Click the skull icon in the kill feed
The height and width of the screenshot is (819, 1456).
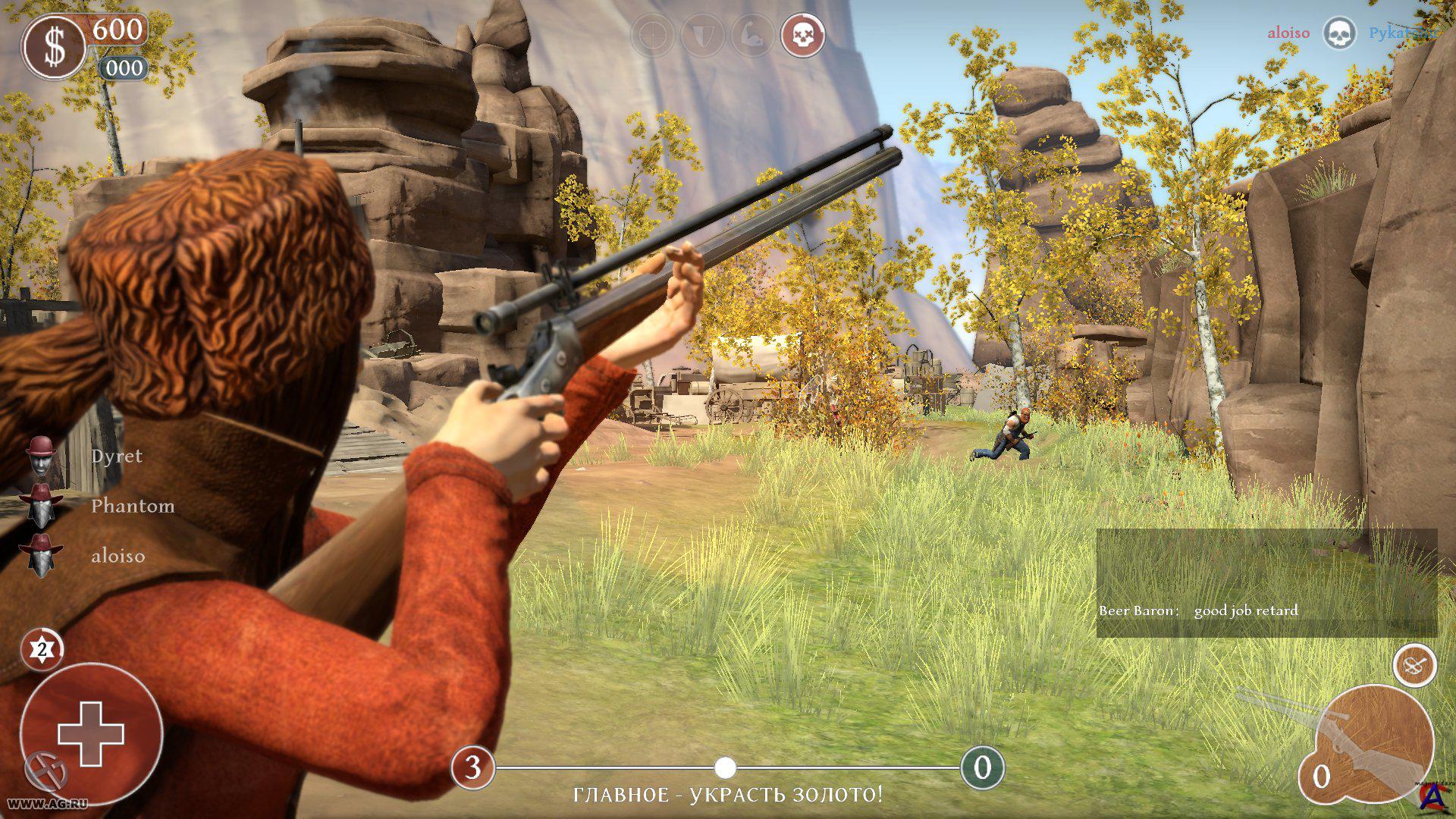1338,33
